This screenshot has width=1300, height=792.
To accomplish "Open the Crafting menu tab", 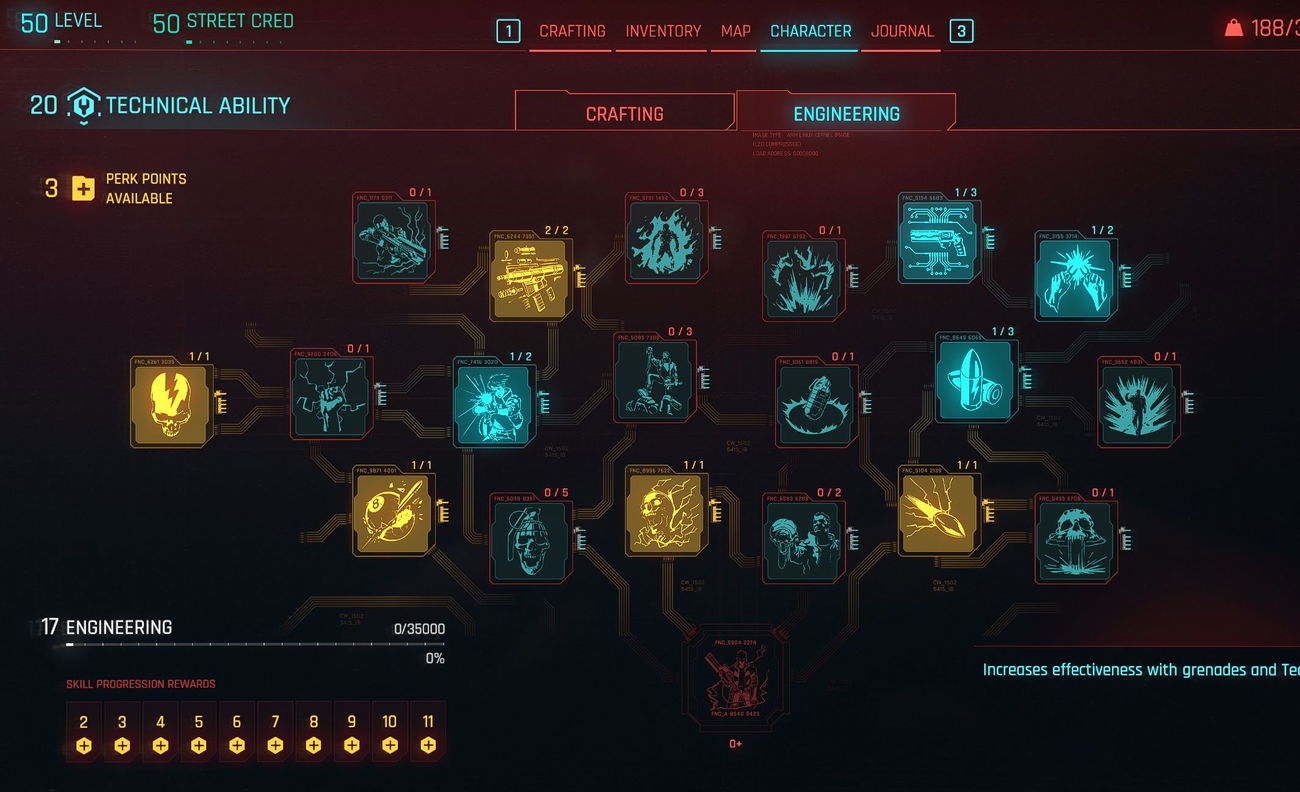I will [x=572, y=31].
